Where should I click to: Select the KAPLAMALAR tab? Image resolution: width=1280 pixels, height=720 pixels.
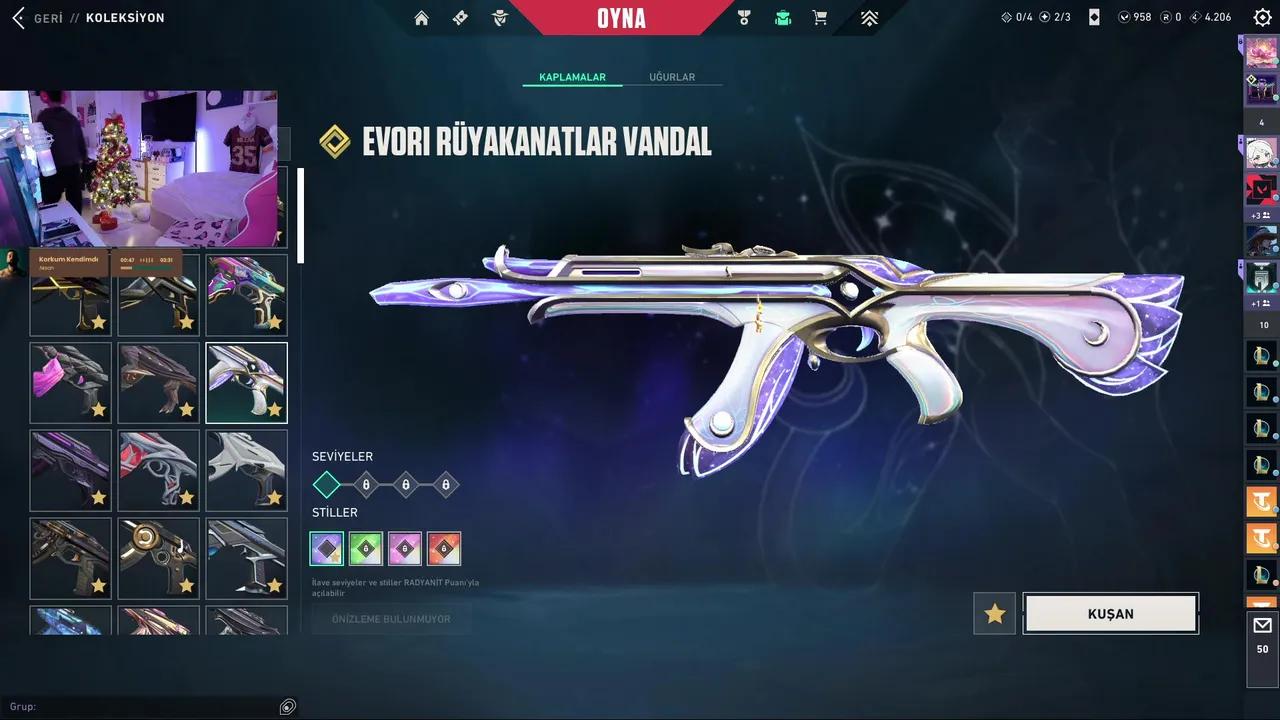tap(572, 77)
